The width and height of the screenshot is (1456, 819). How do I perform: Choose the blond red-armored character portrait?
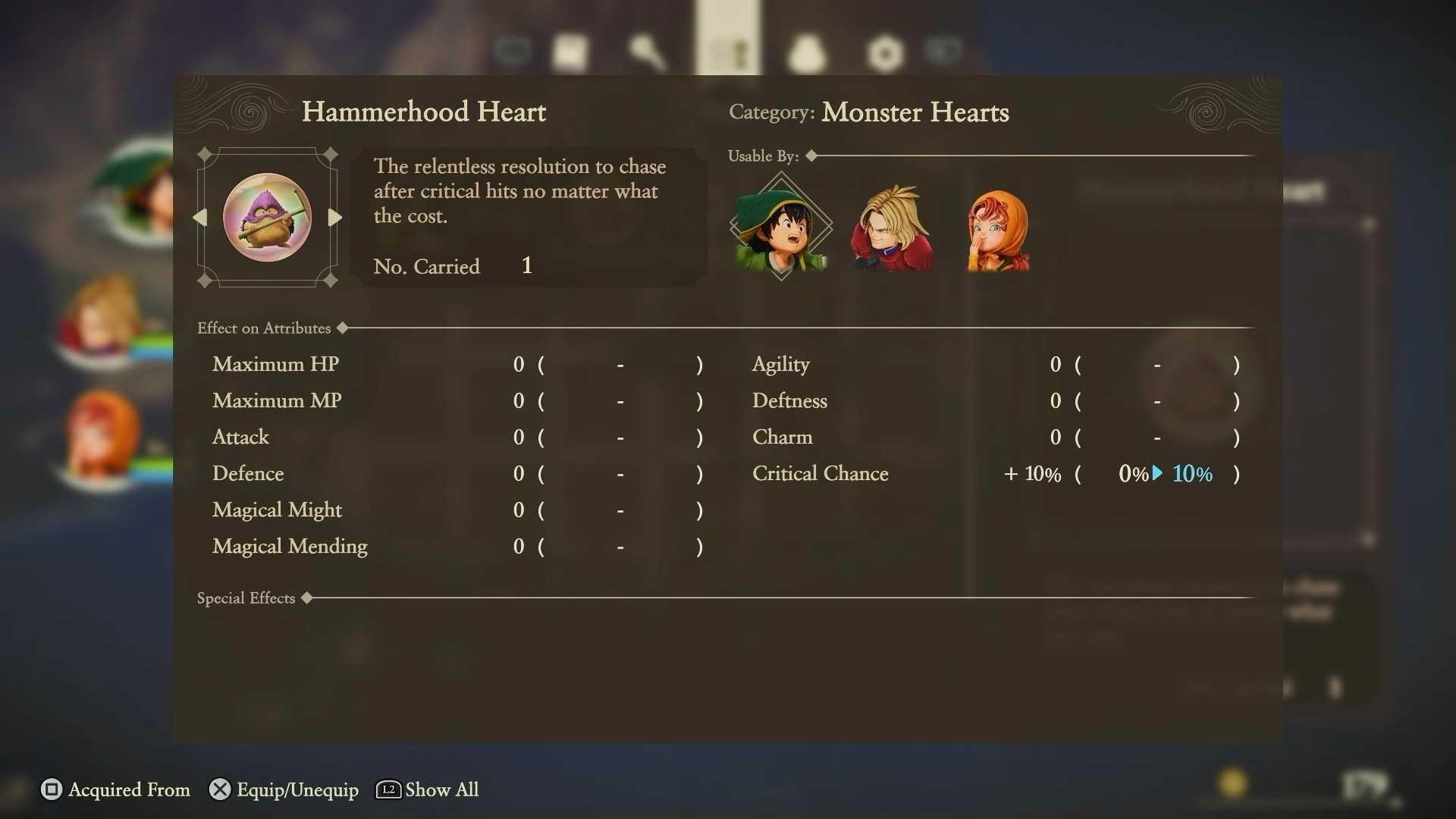click(892, 229)
